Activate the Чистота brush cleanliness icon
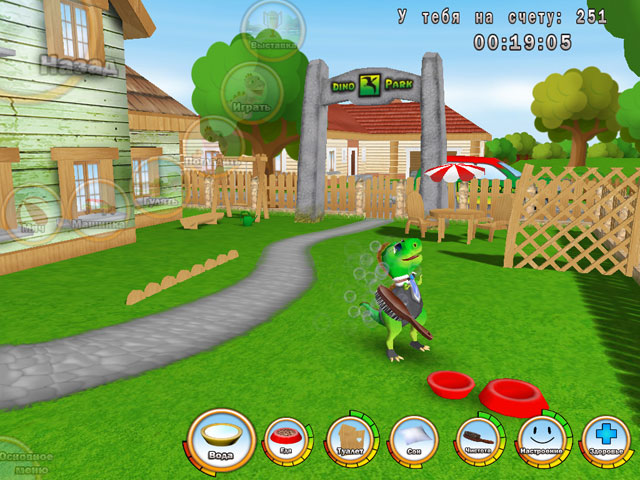This screenshot has width=640, height=480. [476, 438]
